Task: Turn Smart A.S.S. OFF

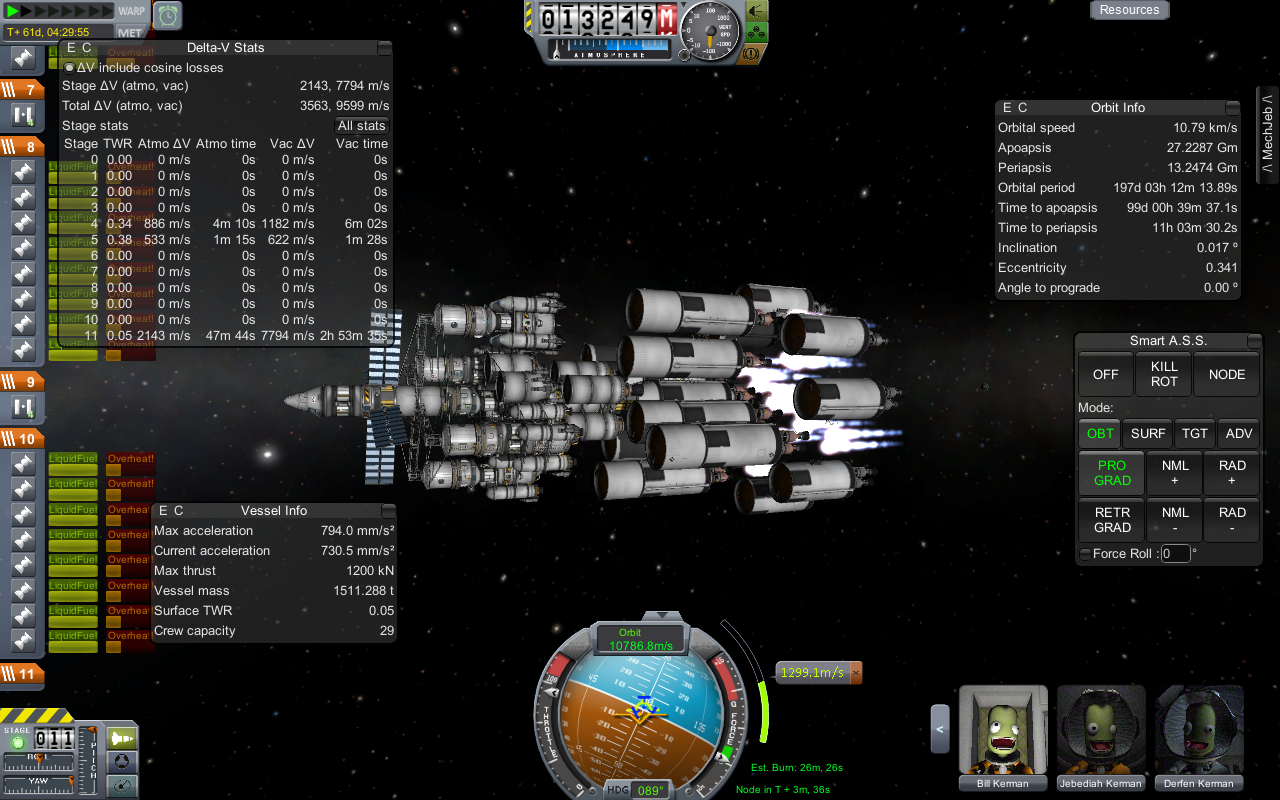Action: 1105,374
